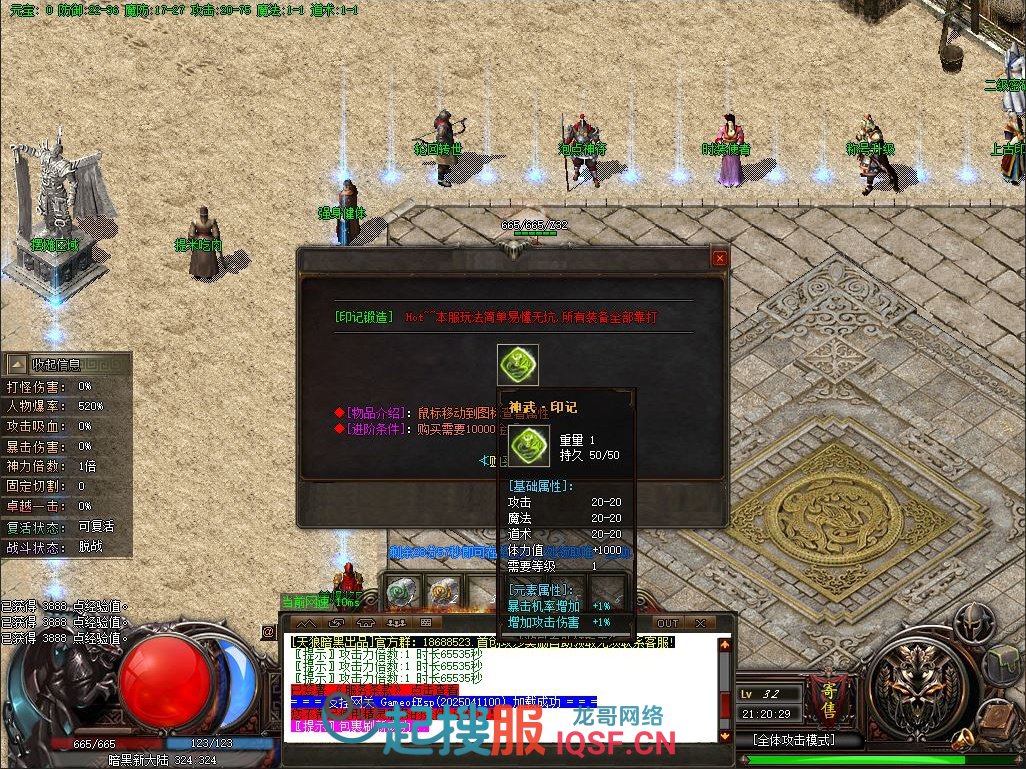
Task: Click the OUT button on chat bar
Action: (x=667, y=623)
